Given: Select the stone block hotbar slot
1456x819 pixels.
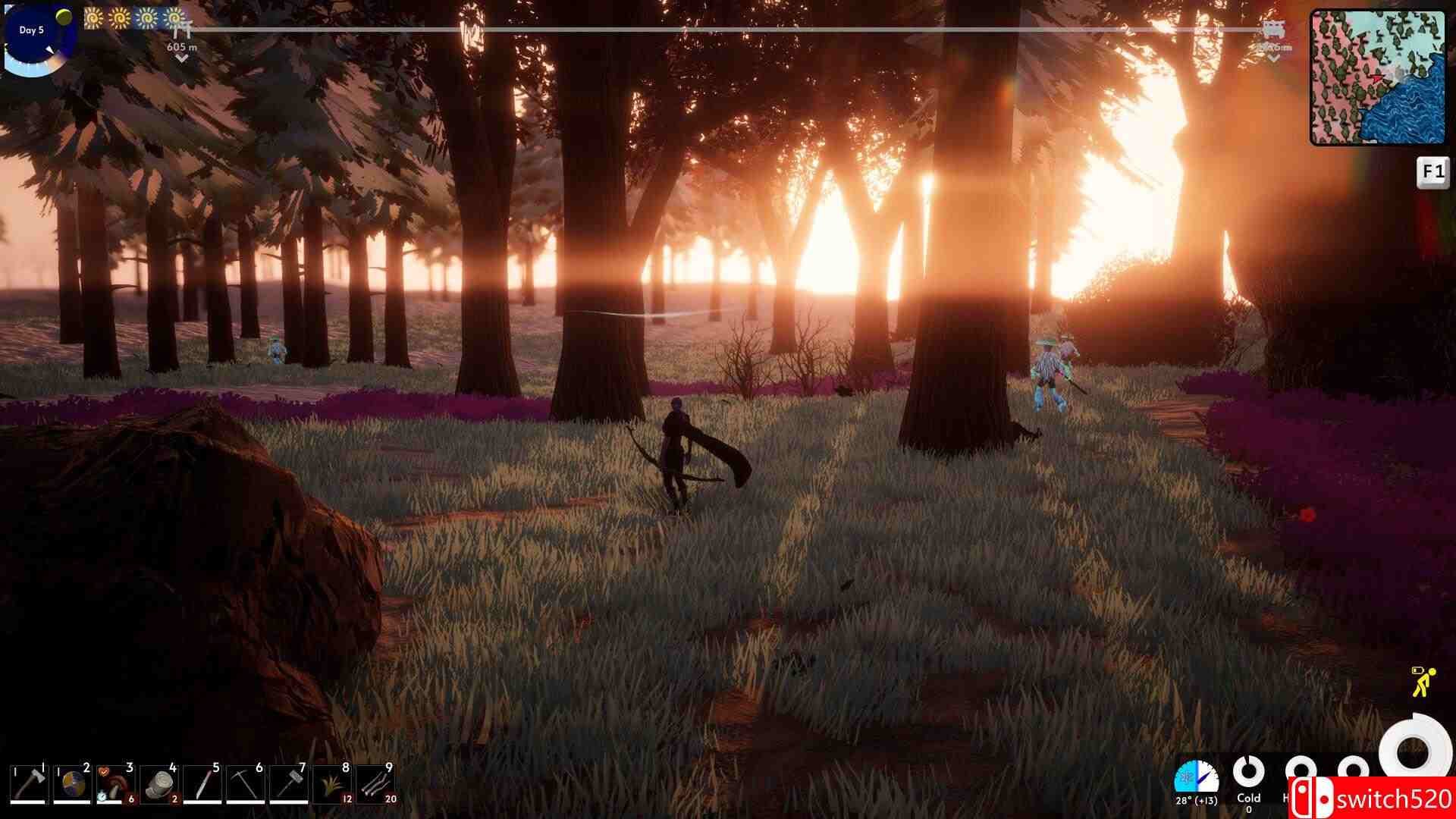Looking at the screenshot, I should [x=159, y=783].
